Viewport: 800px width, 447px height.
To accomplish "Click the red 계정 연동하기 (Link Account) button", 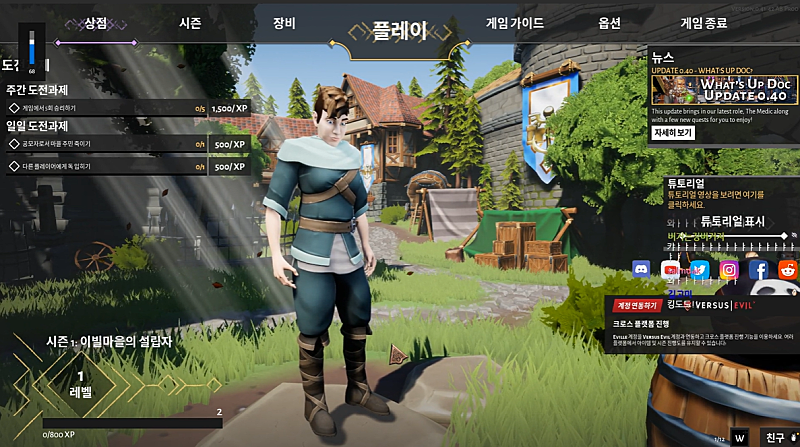I will click(x=639, y=305).
